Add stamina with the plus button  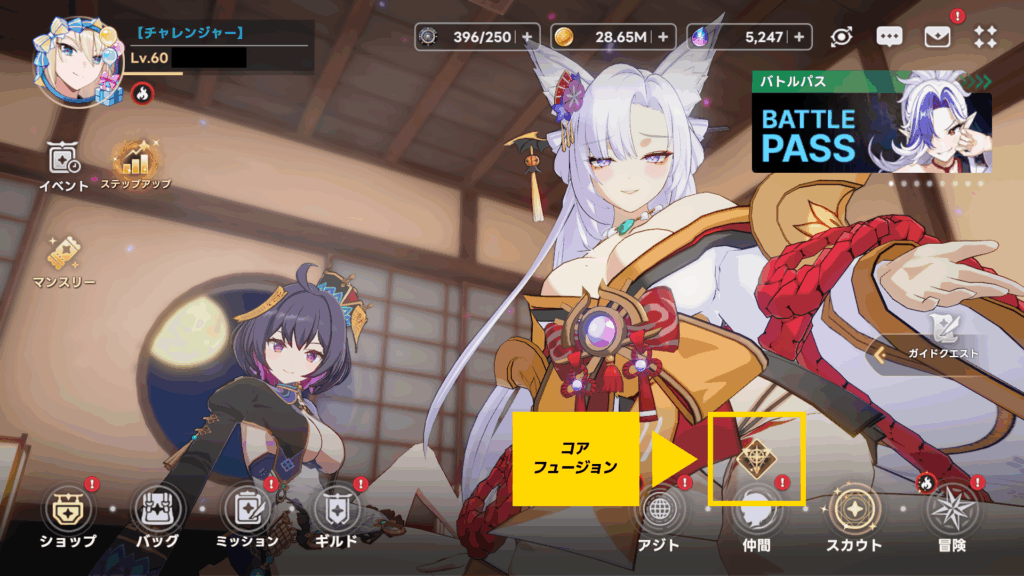[528, 37]
